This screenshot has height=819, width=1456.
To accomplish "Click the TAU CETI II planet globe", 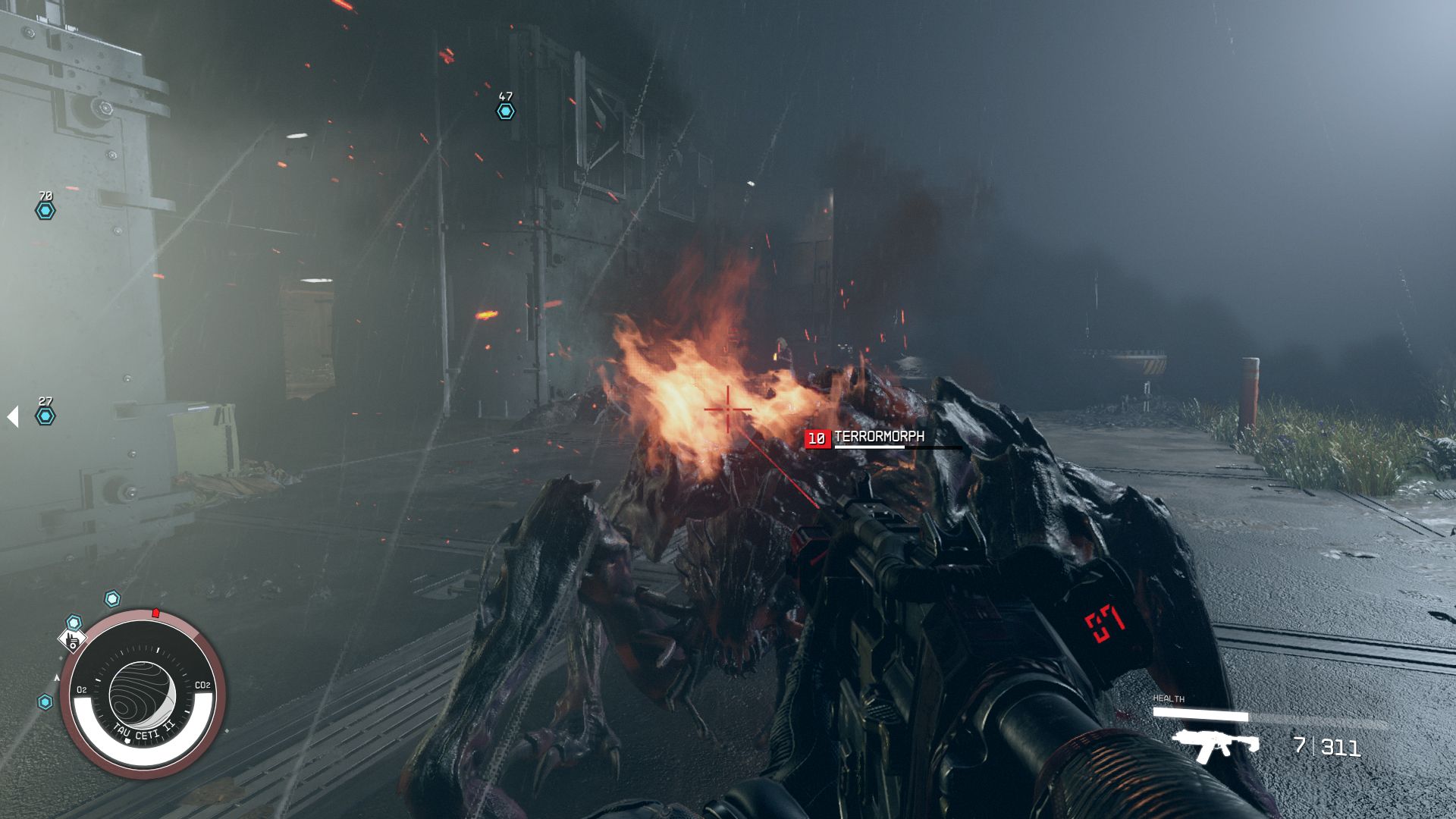I will point(140,693).
